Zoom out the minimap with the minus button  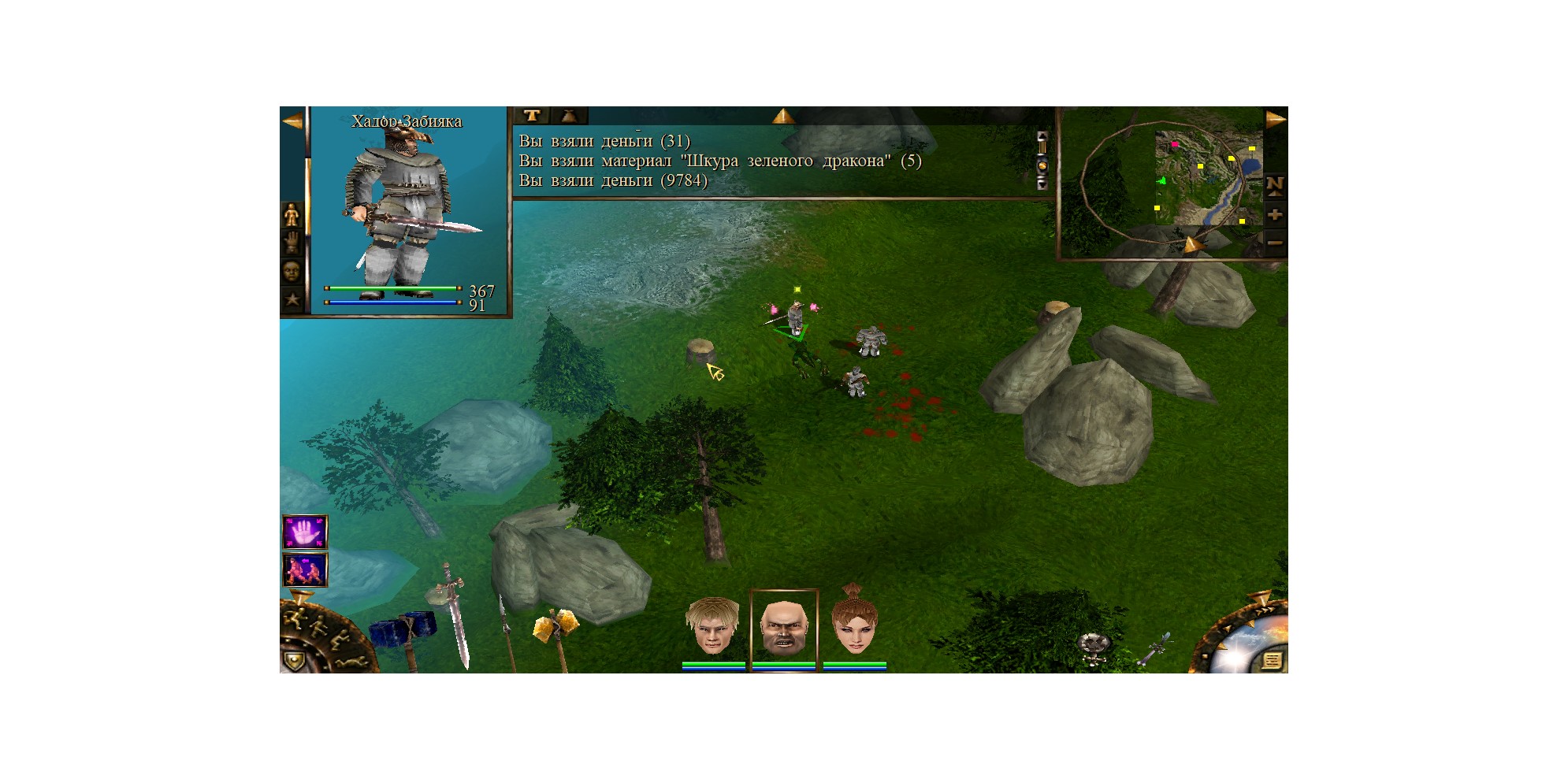coord(1274,243)
